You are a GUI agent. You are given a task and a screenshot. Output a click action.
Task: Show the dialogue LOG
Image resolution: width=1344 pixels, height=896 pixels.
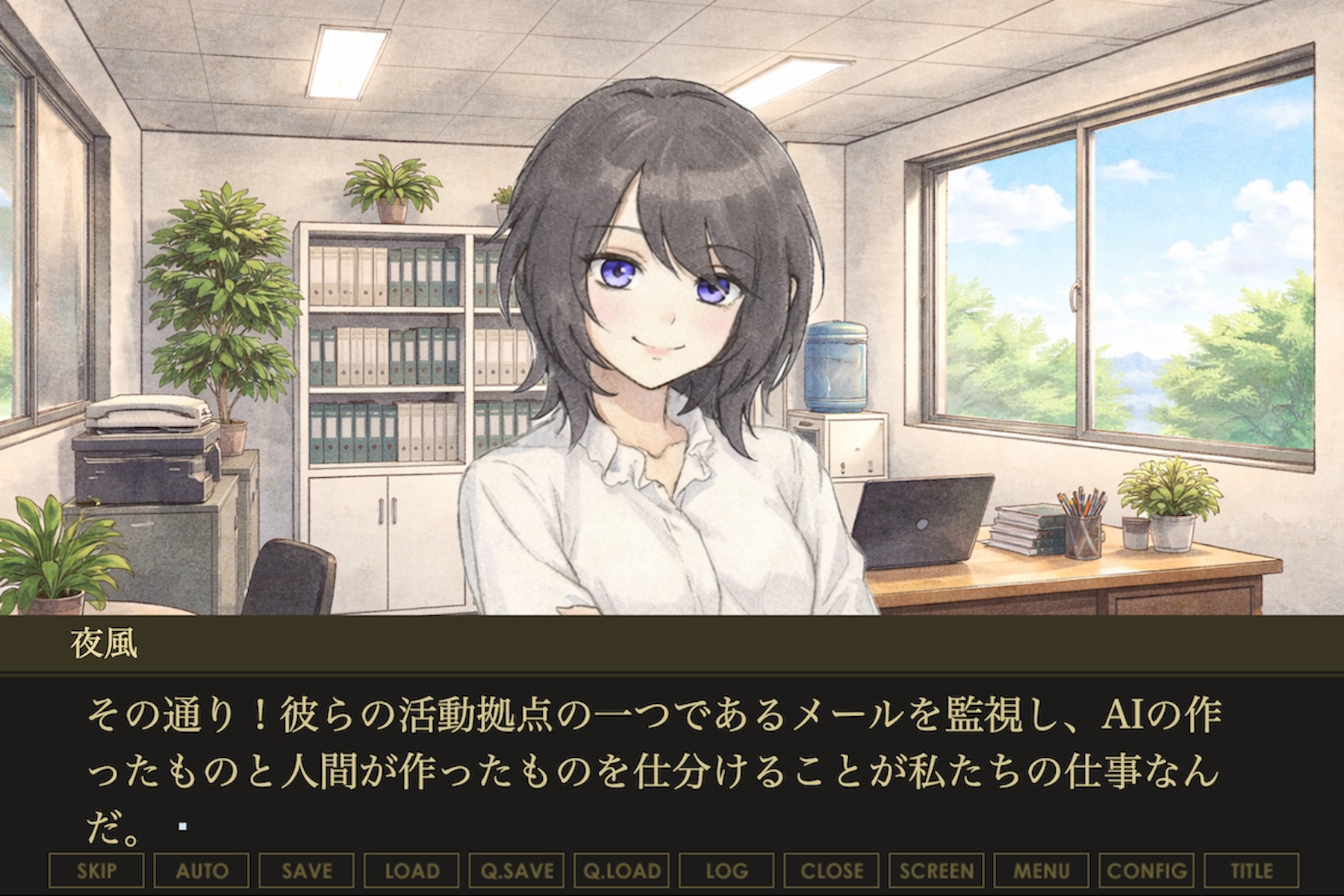point(727,871)
